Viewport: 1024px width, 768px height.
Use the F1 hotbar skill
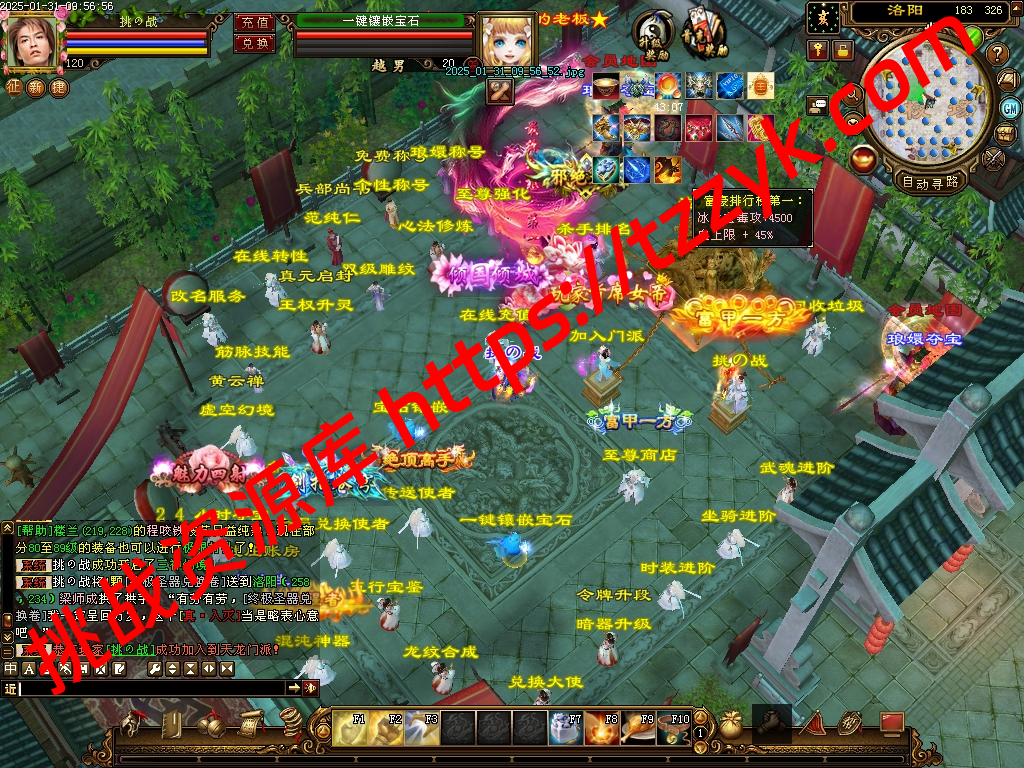[x=349, y=727]
